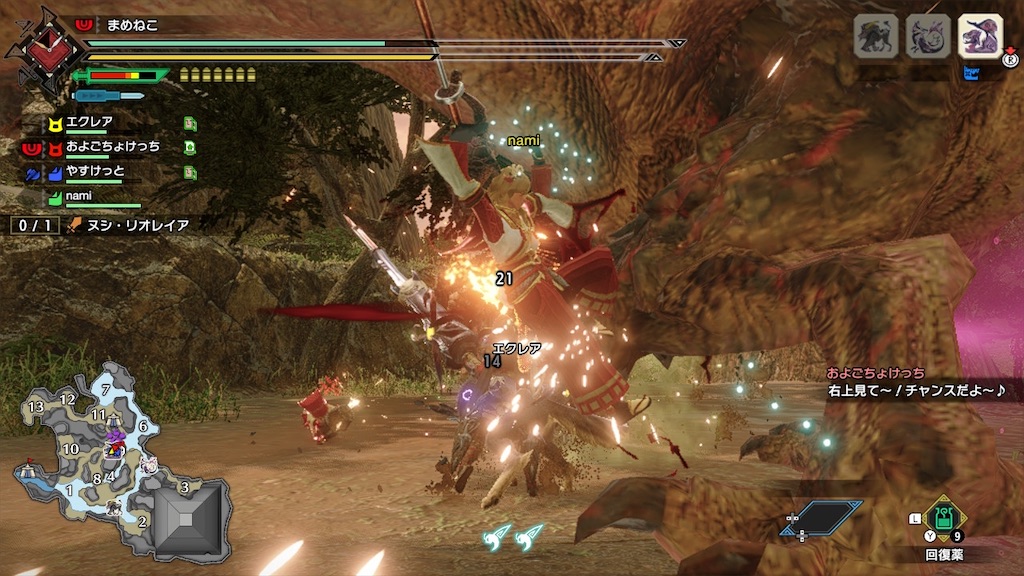
Task: Open the chat message from およごちょけっち
Action: pyautogui.click(x=910, y=381)
